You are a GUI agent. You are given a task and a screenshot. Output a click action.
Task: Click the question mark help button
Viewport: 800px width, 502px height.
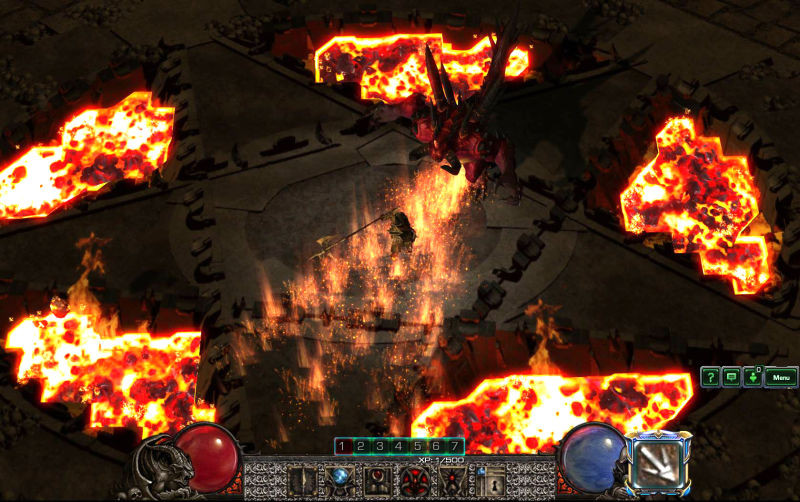[x=709, y=377]
